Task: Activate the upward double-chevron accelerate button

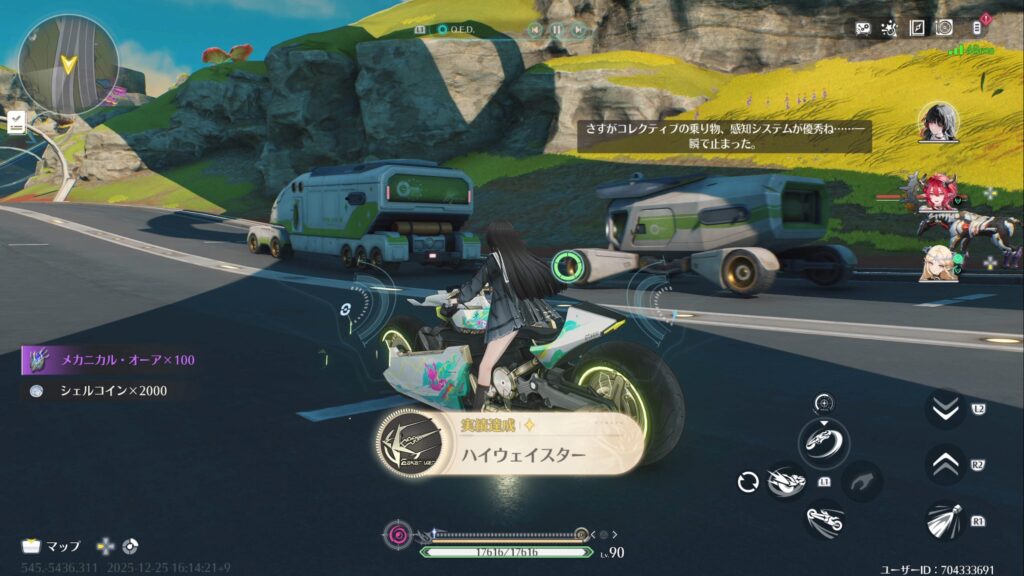Action: [944, 463]
